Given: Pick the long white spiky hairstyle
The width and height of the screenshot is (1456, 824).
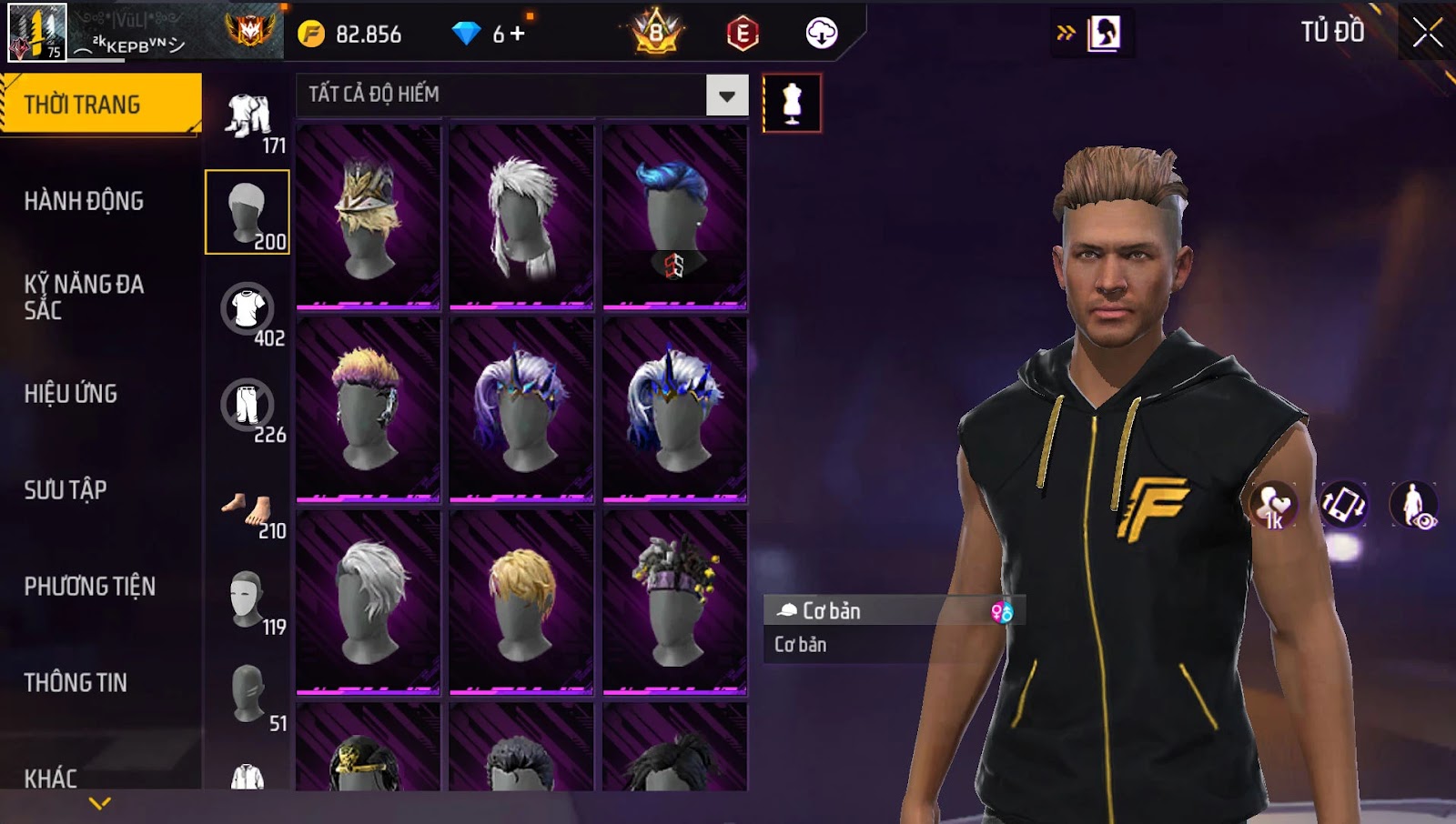Looking at the screenshot, I should pos(521,217).
